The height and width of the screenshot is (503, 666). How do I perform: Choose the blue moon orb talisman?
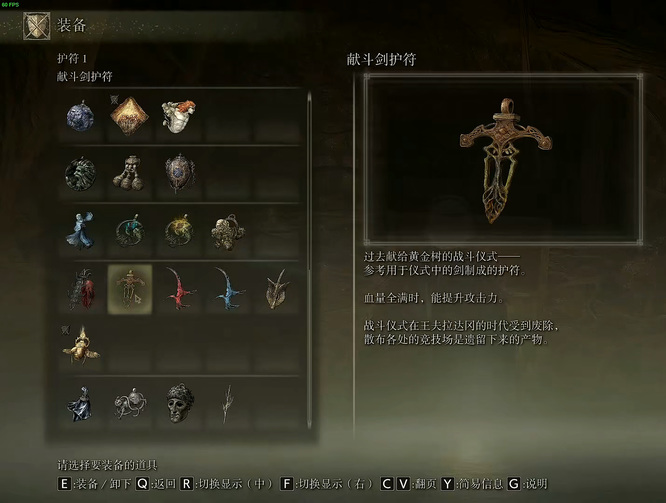click(82, 117)
